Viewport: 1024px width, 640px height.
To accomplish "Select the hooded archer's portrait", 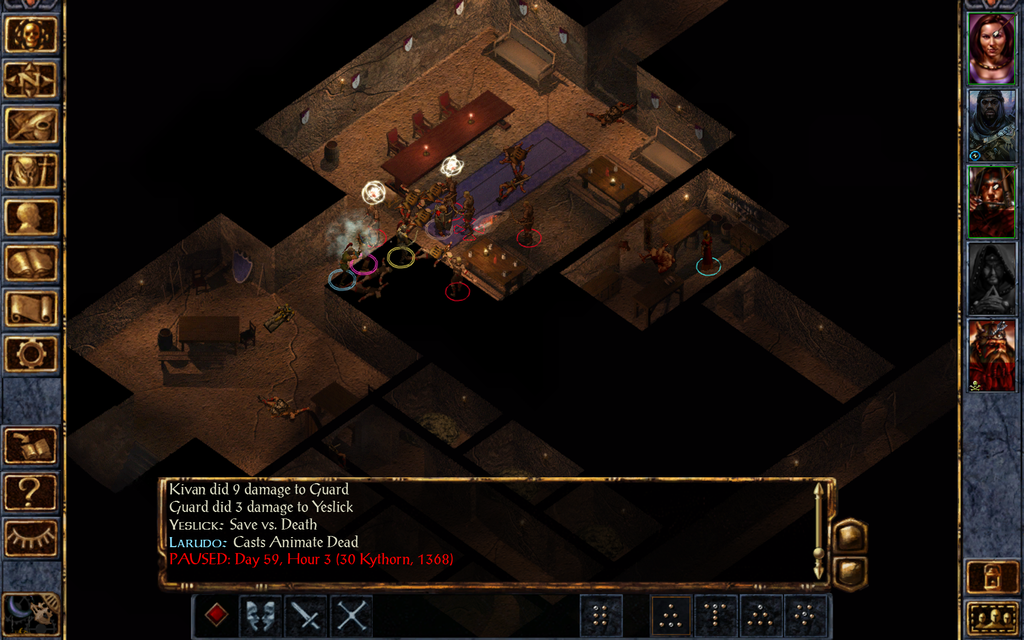I will tap(991, 125).
